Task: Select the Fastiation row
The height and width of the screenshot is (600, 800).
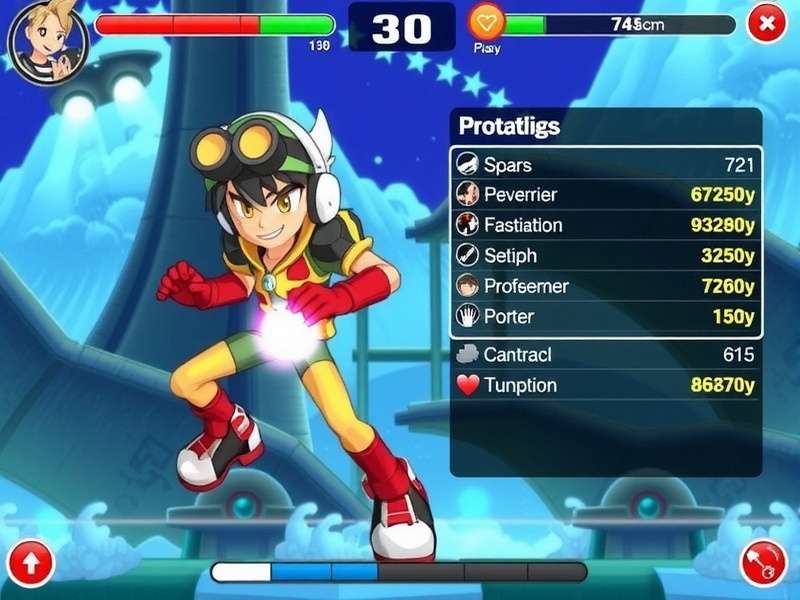Action: [605, 225]
